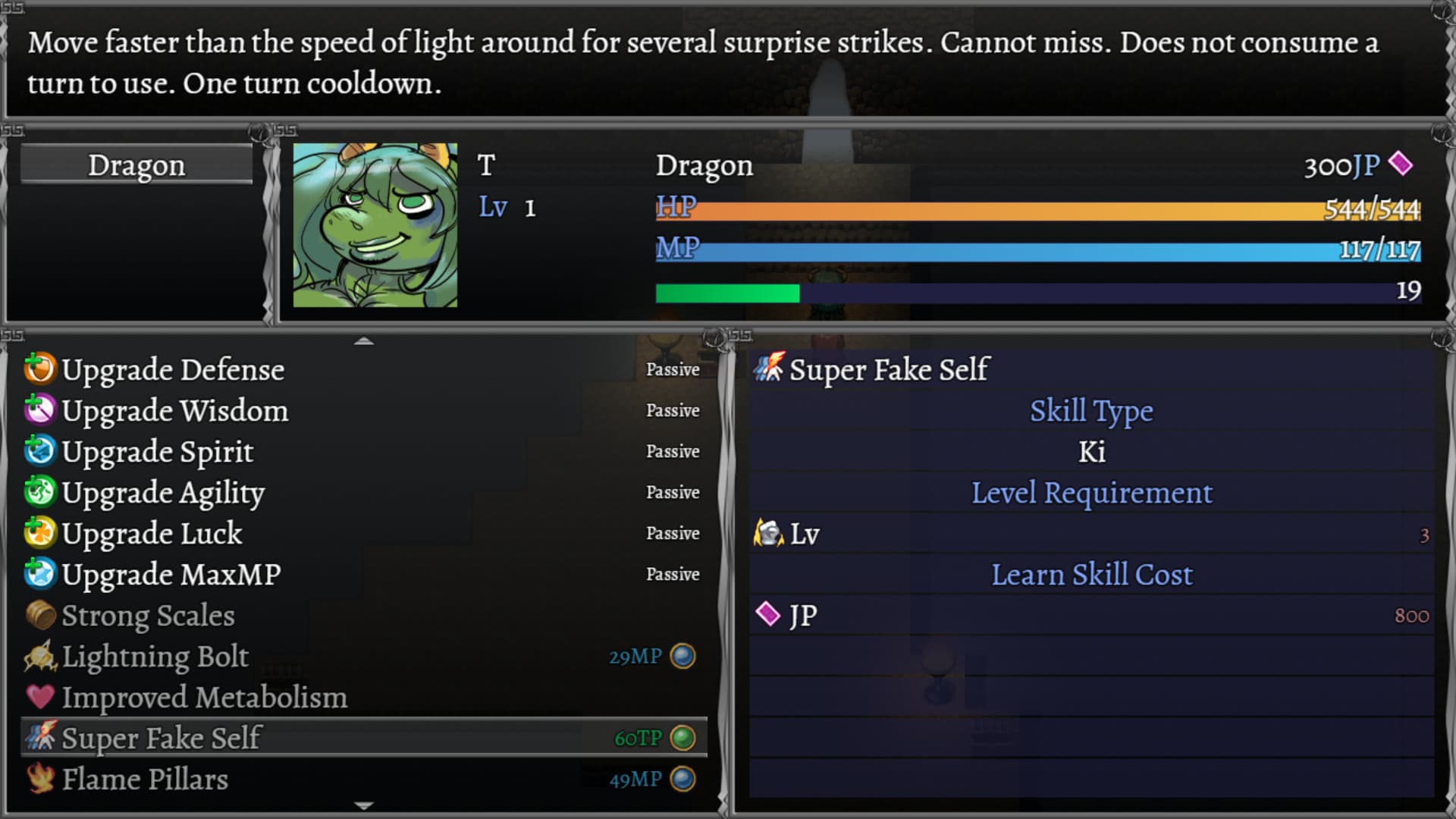
Task: Click the Super Fake Self icon in details panel
Action: pyautogui.click(x=767, y=369)
